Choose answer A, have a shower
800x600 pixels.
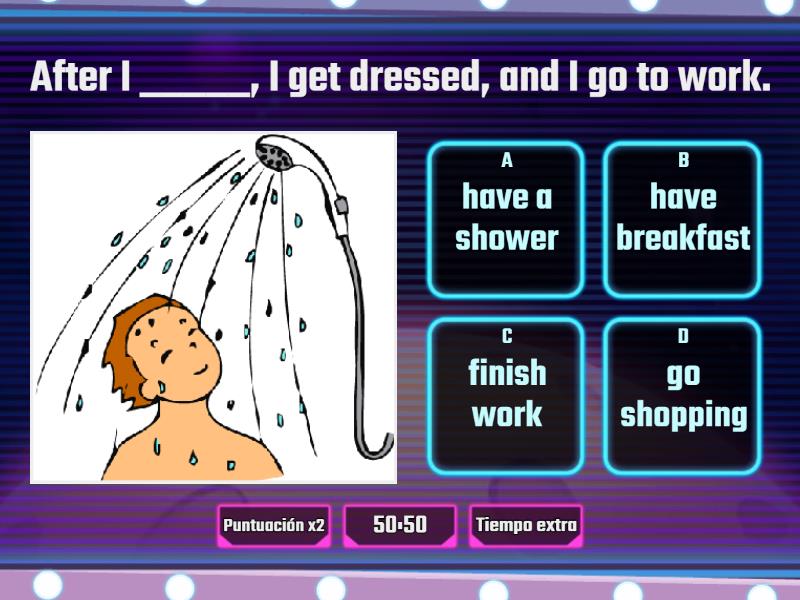point(506,220)
